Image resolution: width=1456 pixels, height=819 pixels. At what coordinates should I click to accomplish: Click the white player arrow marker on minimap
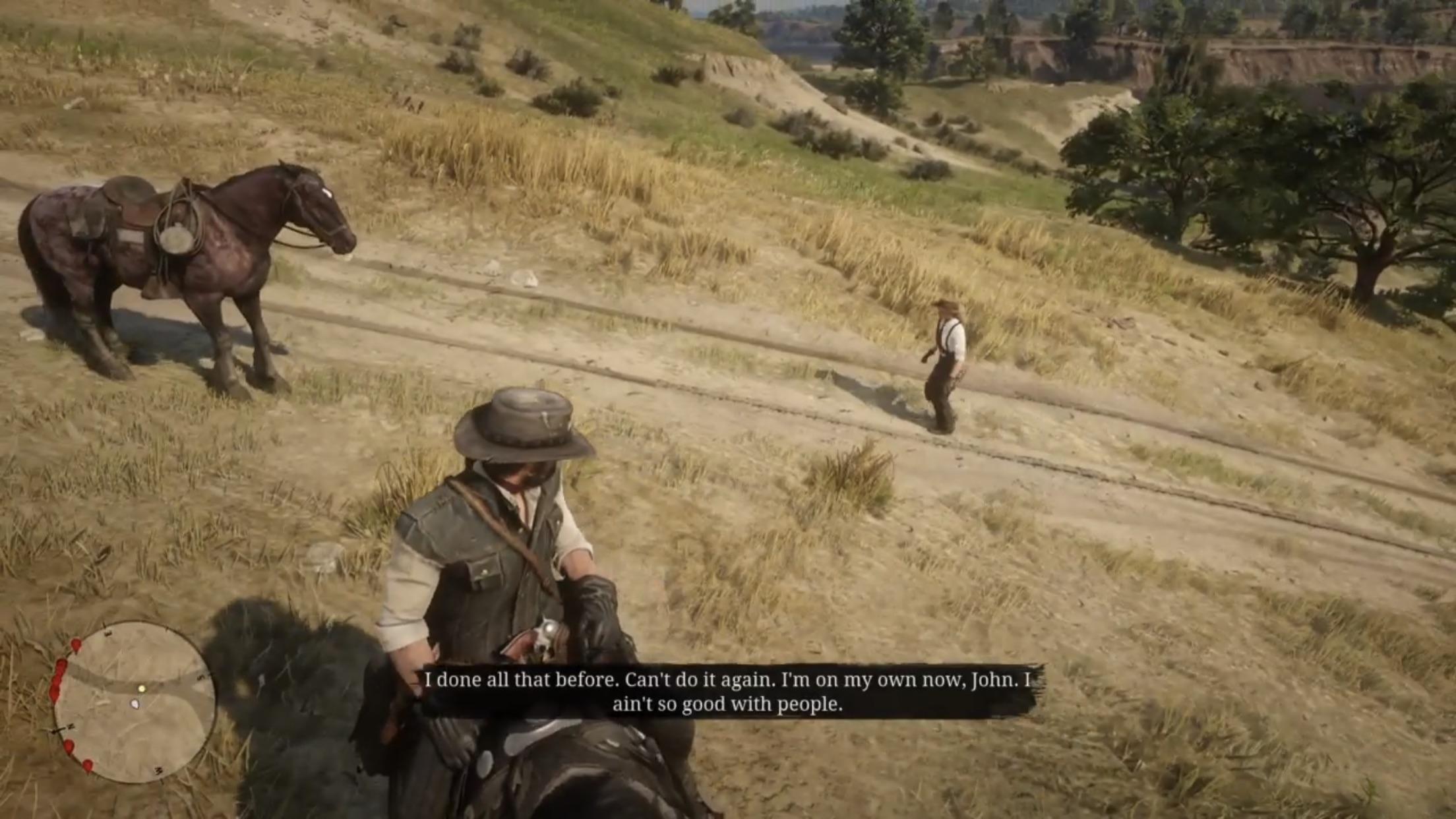tap(135, 704)
